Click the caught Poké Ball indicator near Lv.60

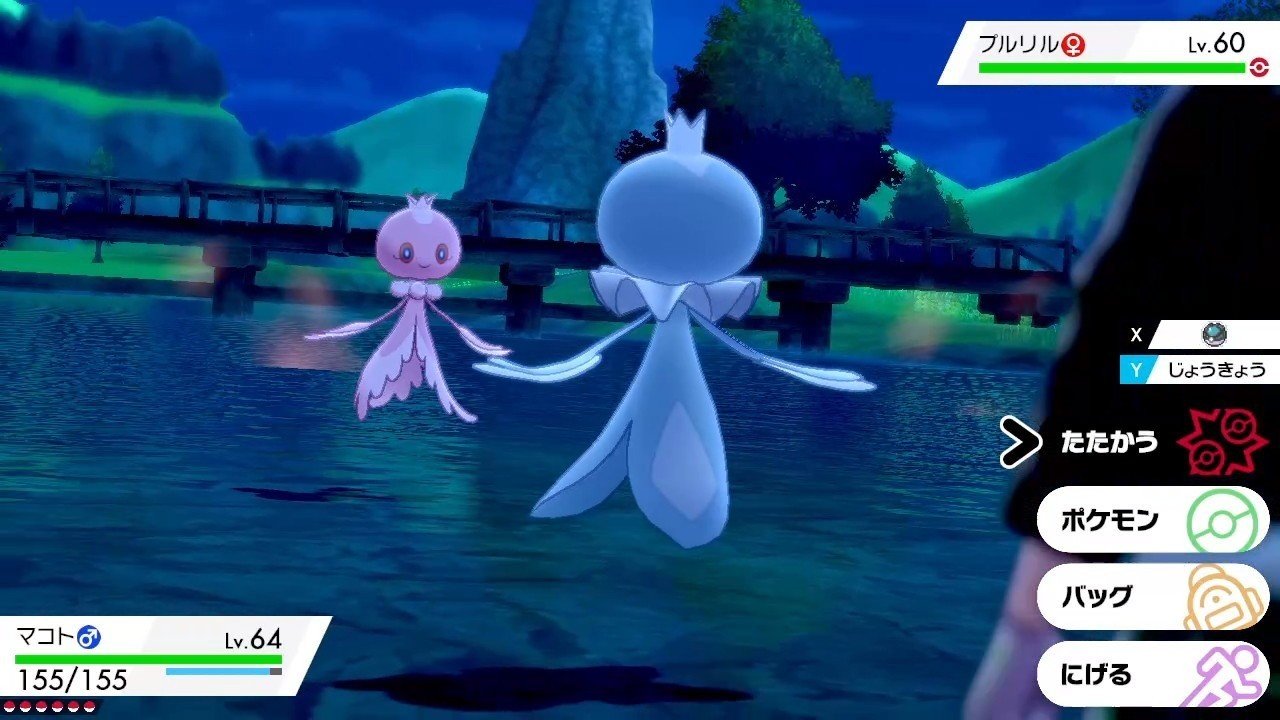pyautogui.click(x=1259, y=68)
